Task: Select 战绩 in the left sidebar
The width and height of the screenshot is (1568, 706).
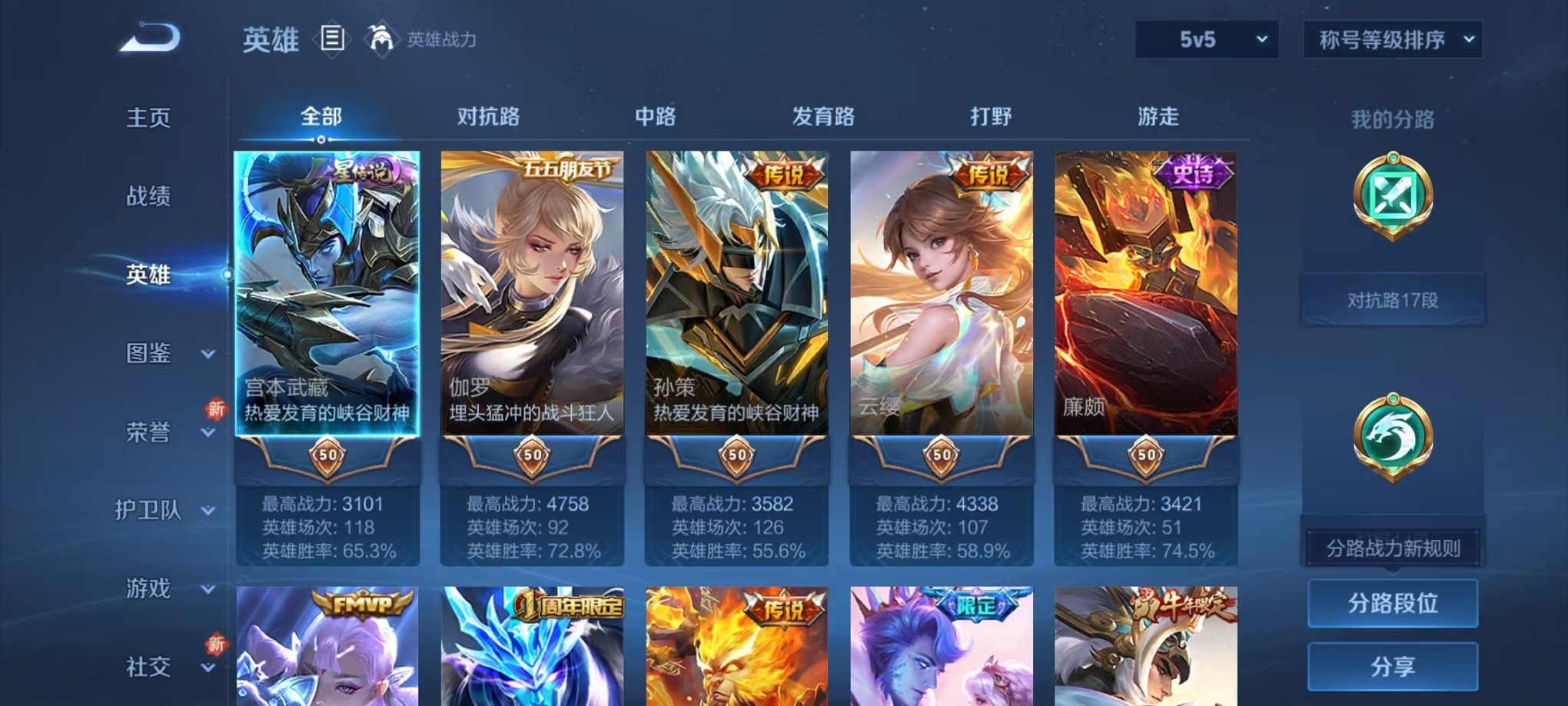Action: coord(148,195)
